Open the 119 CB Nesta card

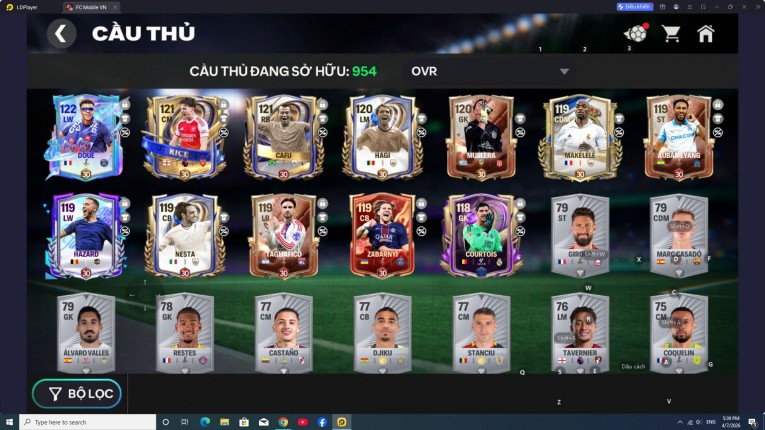click(184, 235)
